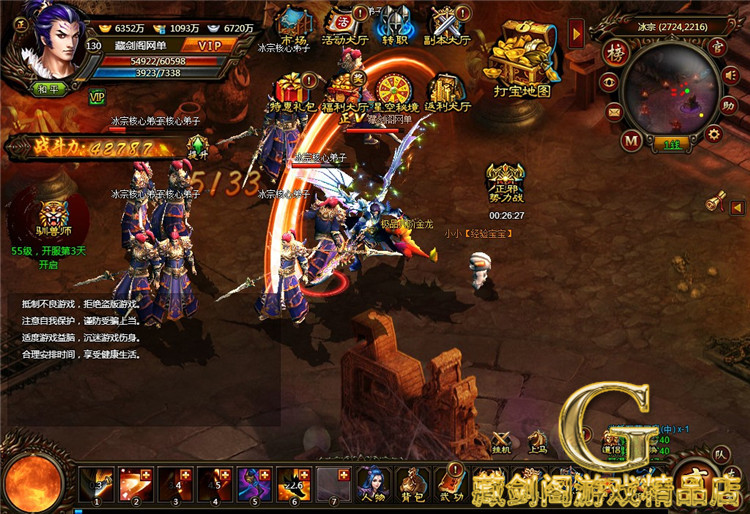
Task: Select the 转职 class change icon
Action: coord(394,22)
